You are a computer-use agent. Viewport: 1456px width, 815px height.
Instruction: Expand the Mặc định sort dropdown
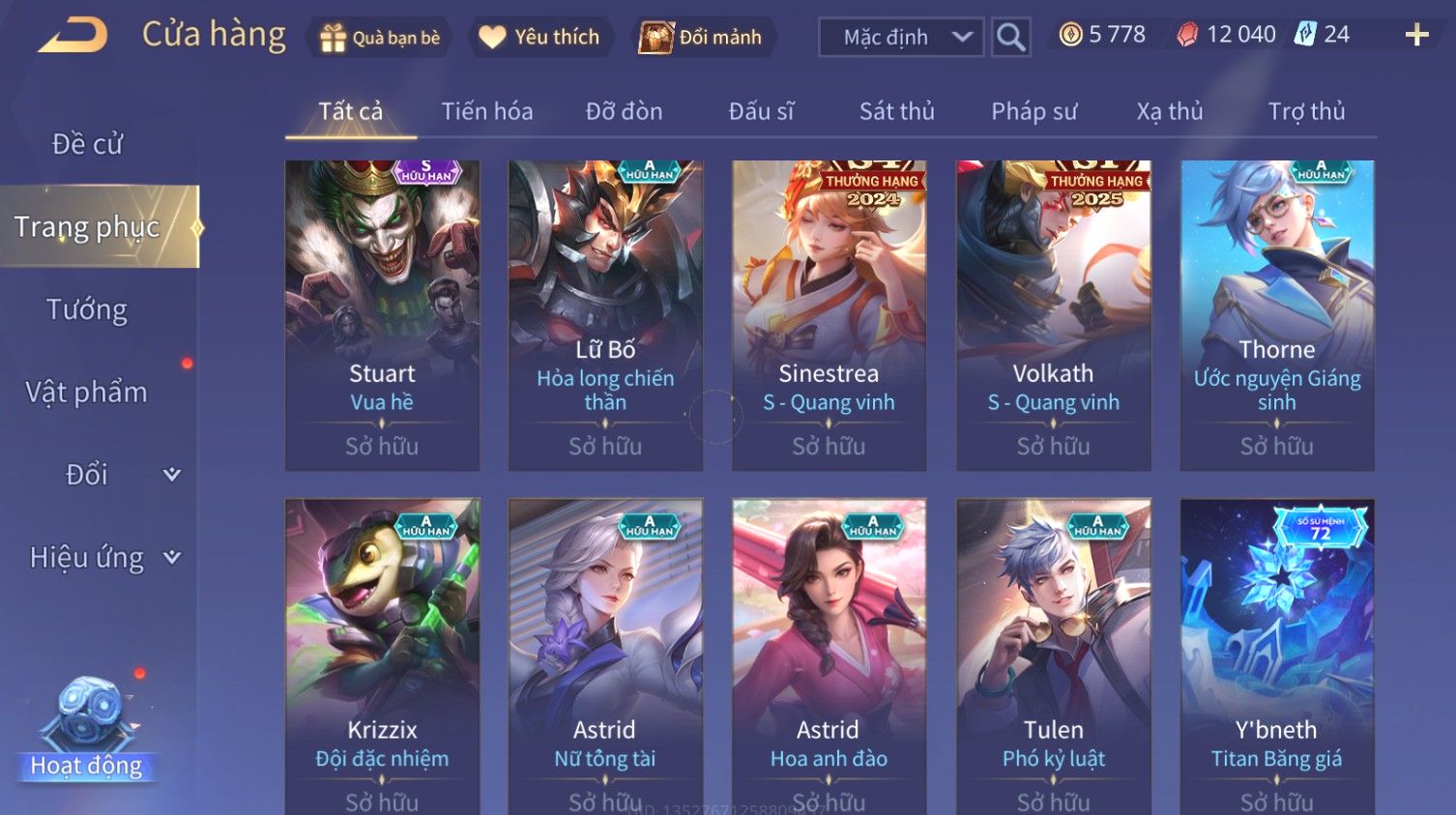pos(901,38)
